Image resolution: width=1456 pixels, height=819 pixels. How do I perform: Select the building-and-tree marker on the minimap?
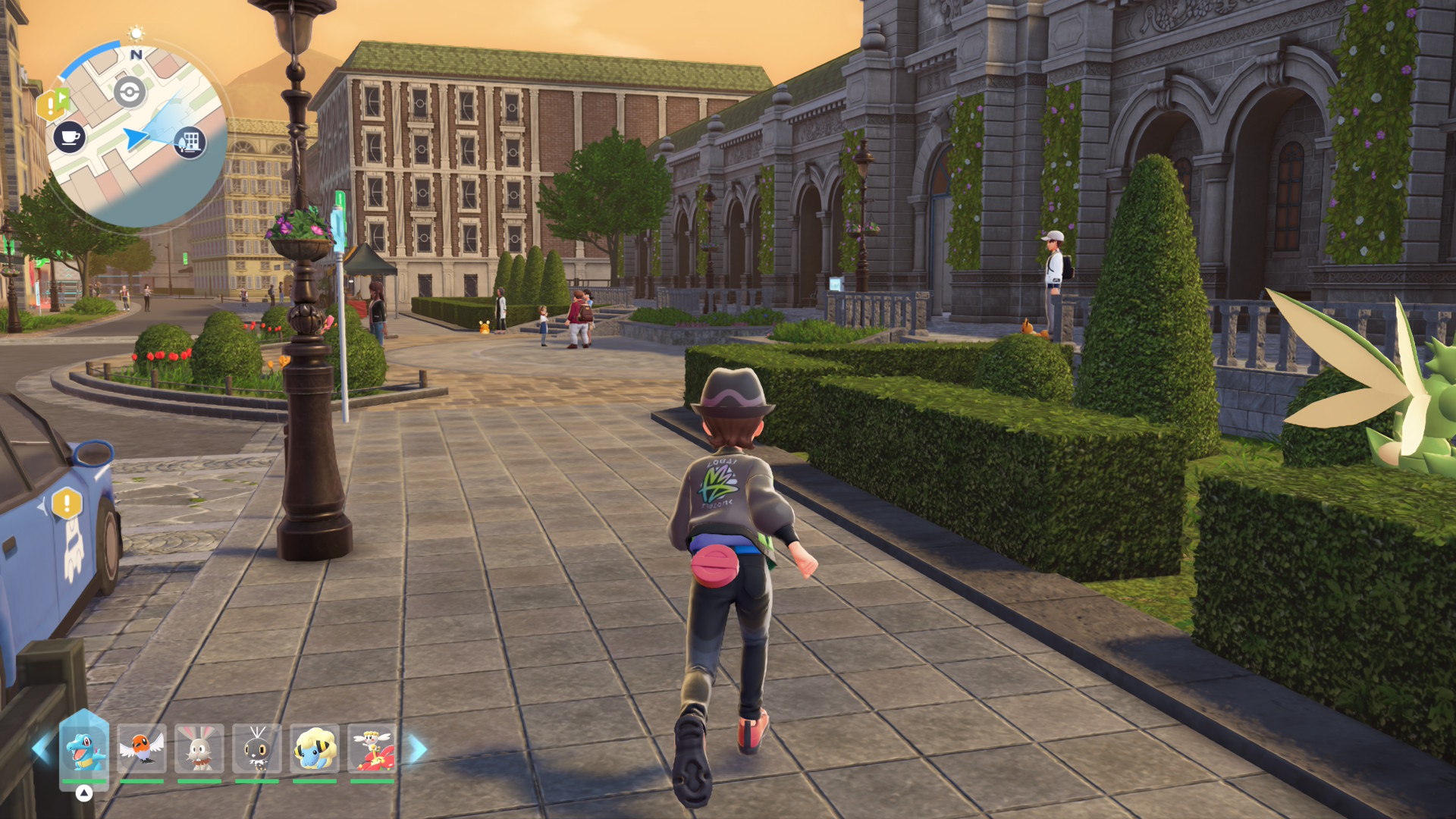190,142
